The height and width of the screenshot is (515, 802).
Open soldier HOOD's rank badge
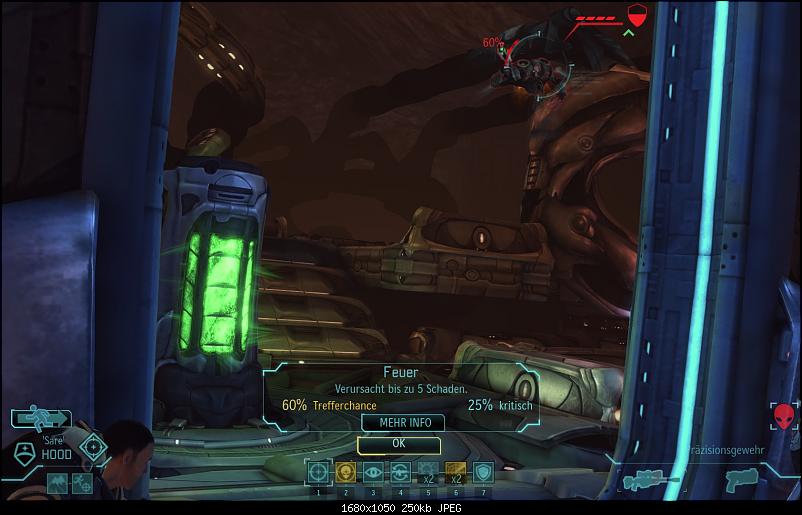pyautogui.click(x=24, y=452)
